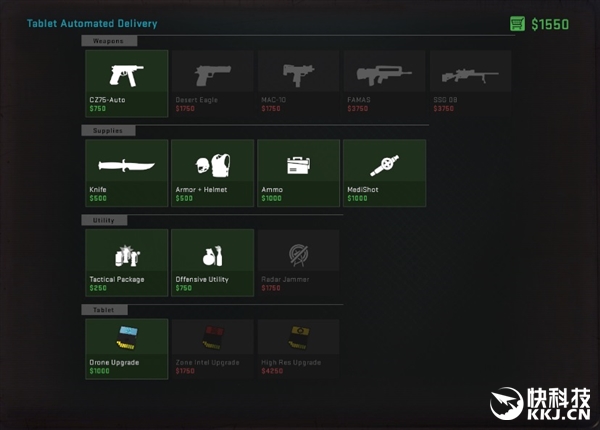
Task: Choose the Zone Intel Upgrade tile
Action: click(x=212, y=349)
